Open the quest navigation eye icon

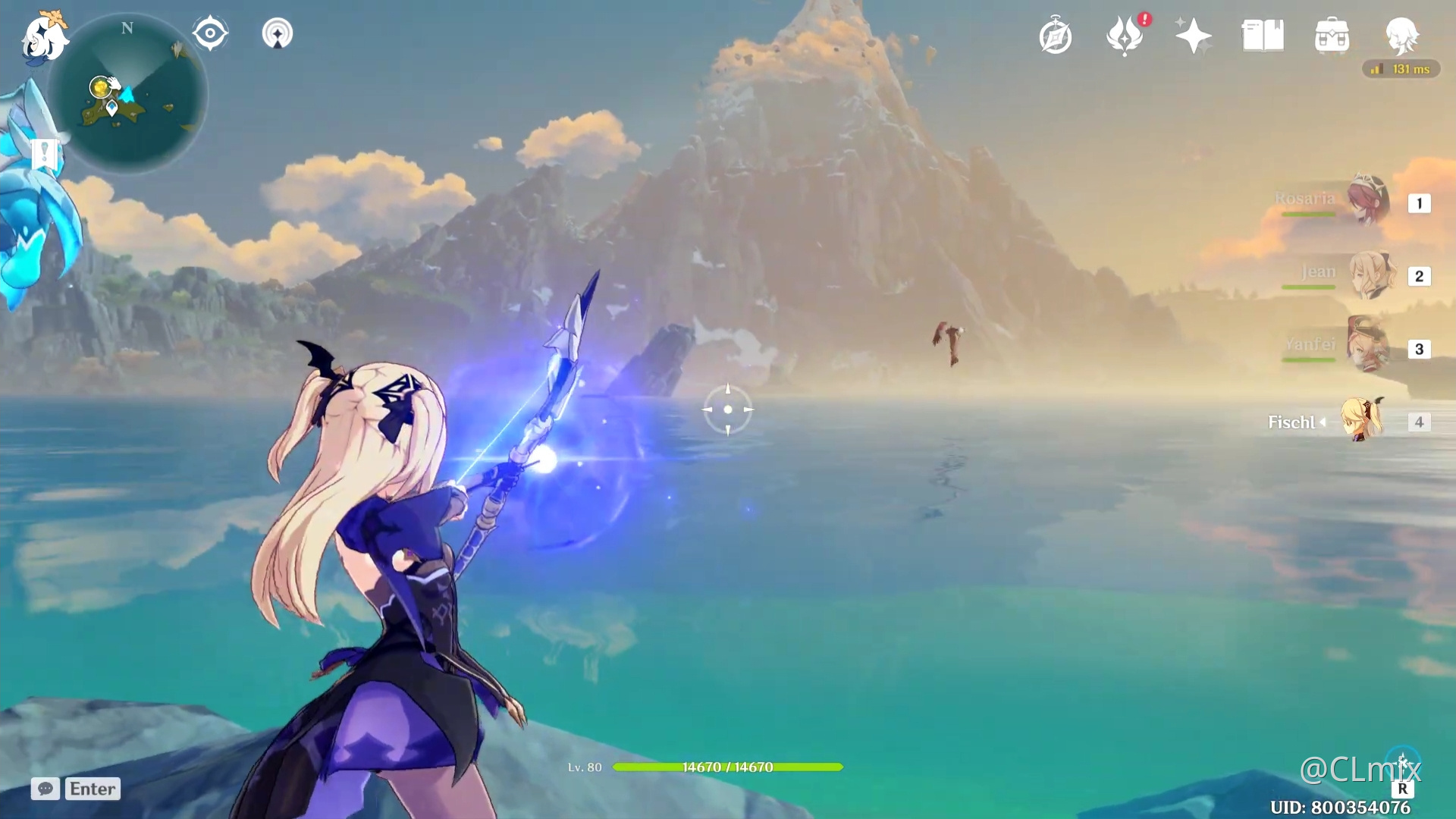coord(210,34)
